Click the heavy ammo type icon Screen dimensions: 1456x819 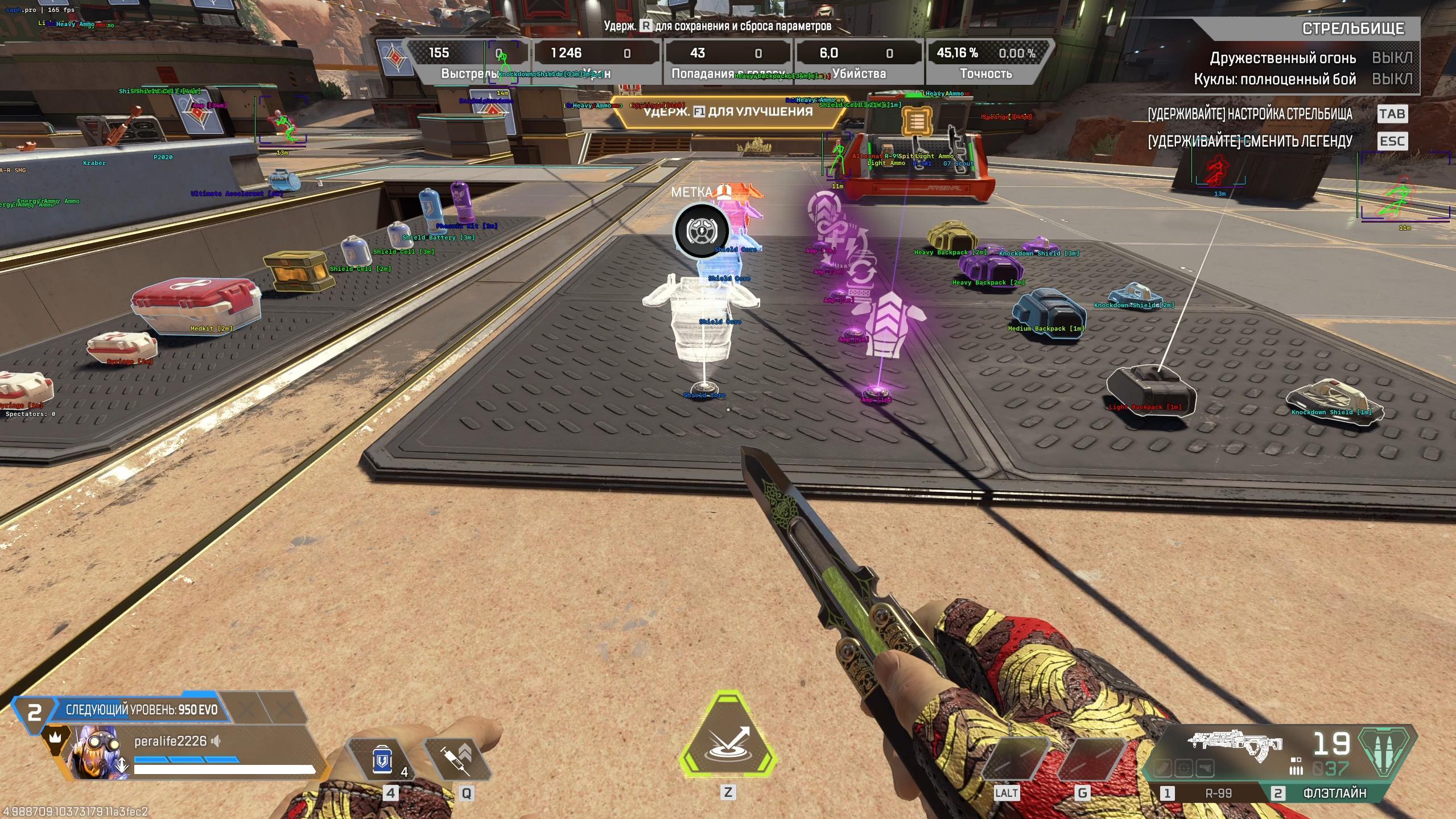point(1386,751)
